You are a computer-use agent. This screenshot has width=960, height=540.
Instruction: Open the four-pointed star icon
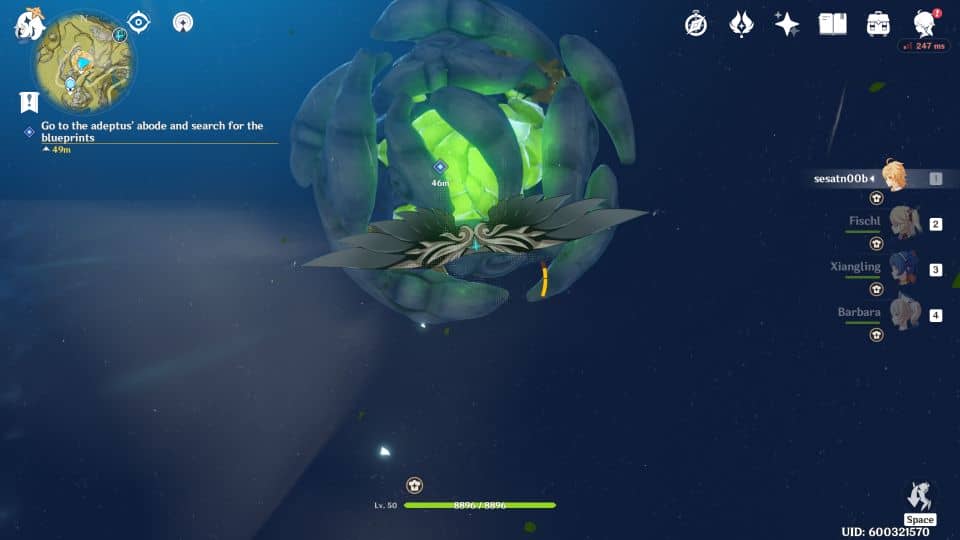(x=787, y=24)
